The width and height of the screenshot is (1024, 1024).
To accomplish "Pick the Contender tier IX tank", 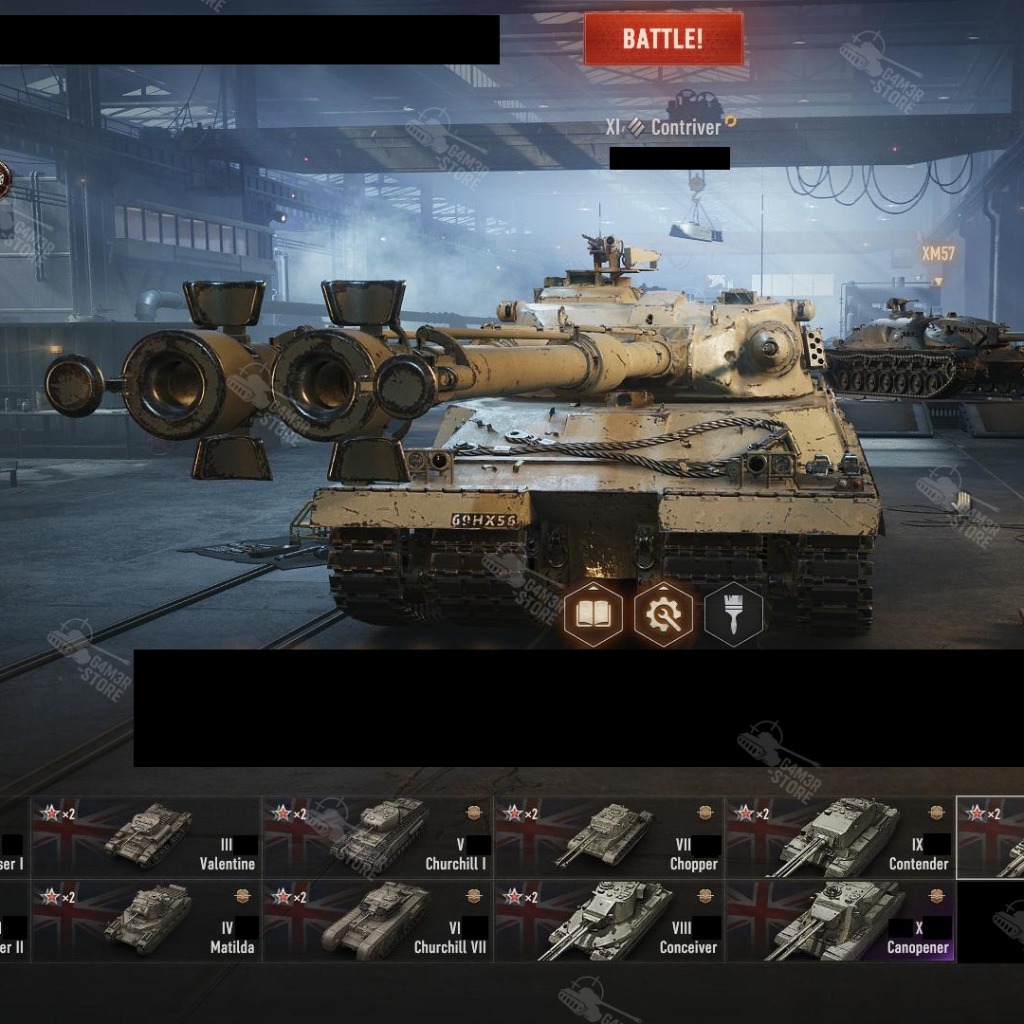I will coord(840,837).
